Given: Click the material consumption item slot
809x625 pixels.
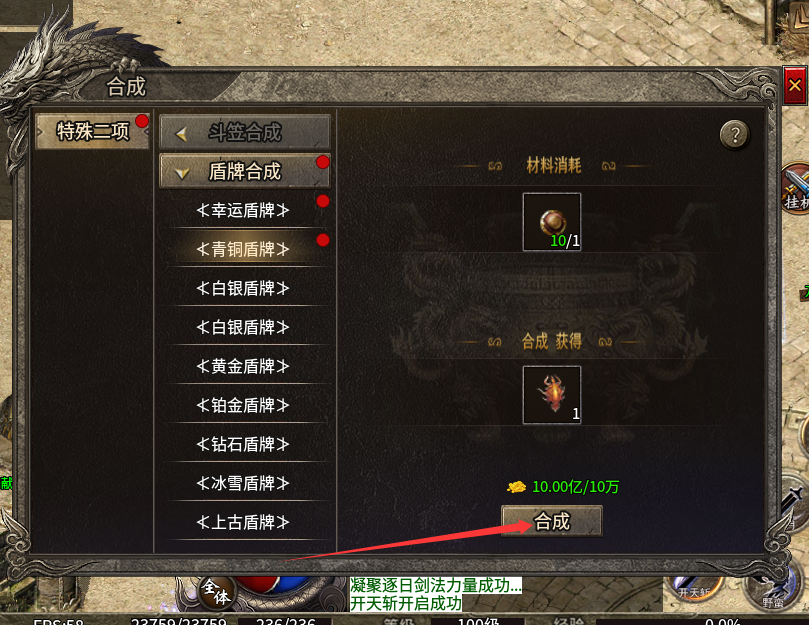Looking at the screenshot, I should [551, 221].
